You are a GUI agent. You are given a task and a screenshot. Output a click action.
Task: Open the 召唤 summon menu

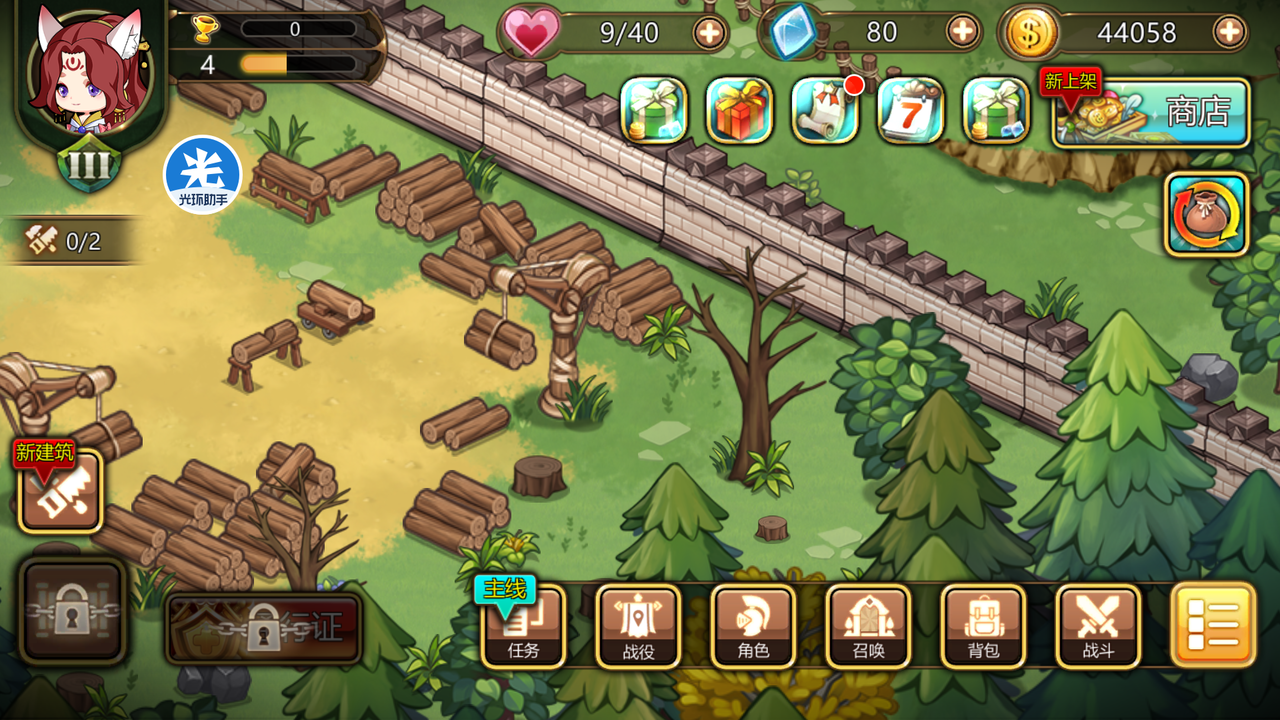pos(868,626)
